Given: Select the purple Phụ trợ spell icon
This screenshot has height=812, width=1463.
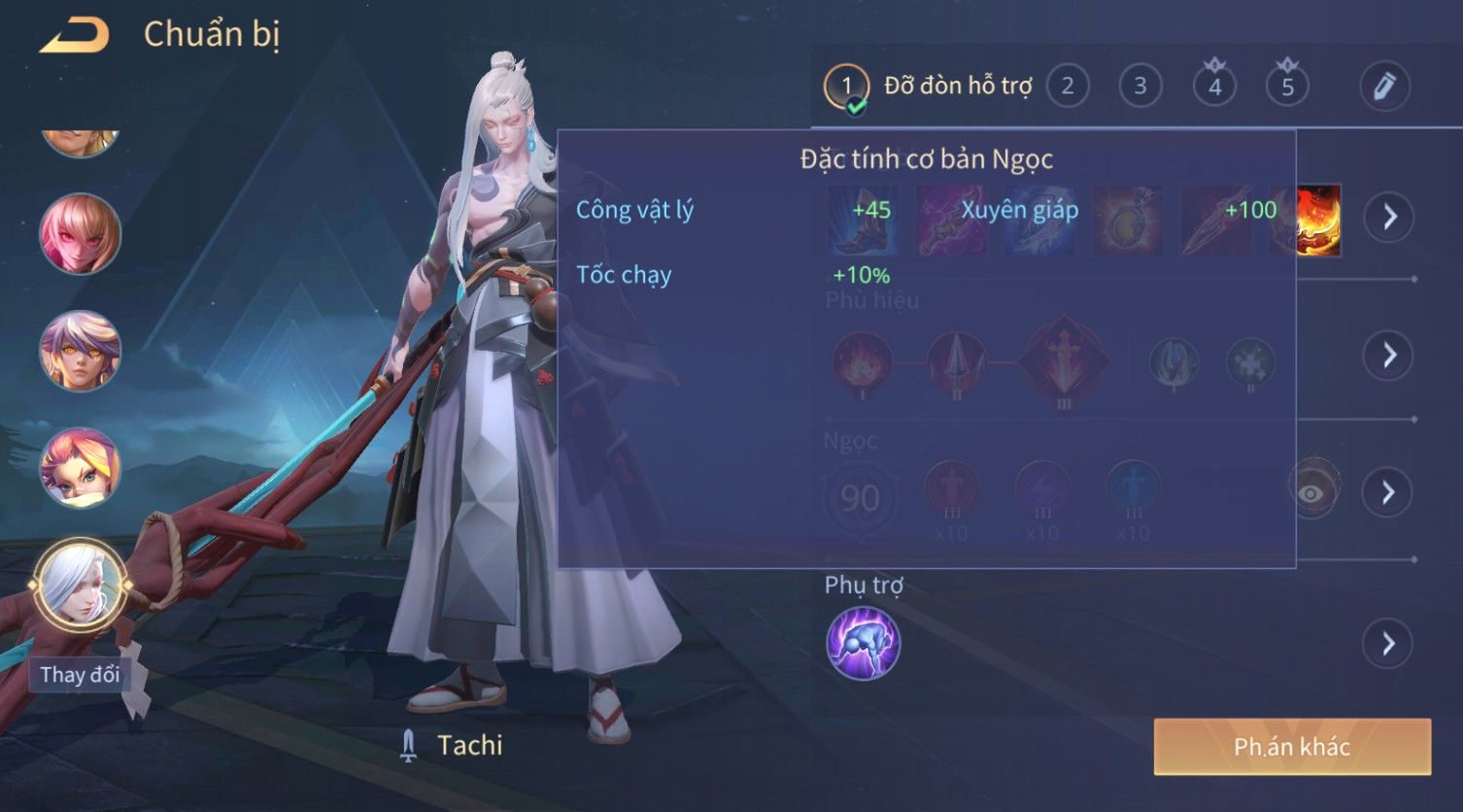Looking at the screenshot, I should [x=863, y=643].
